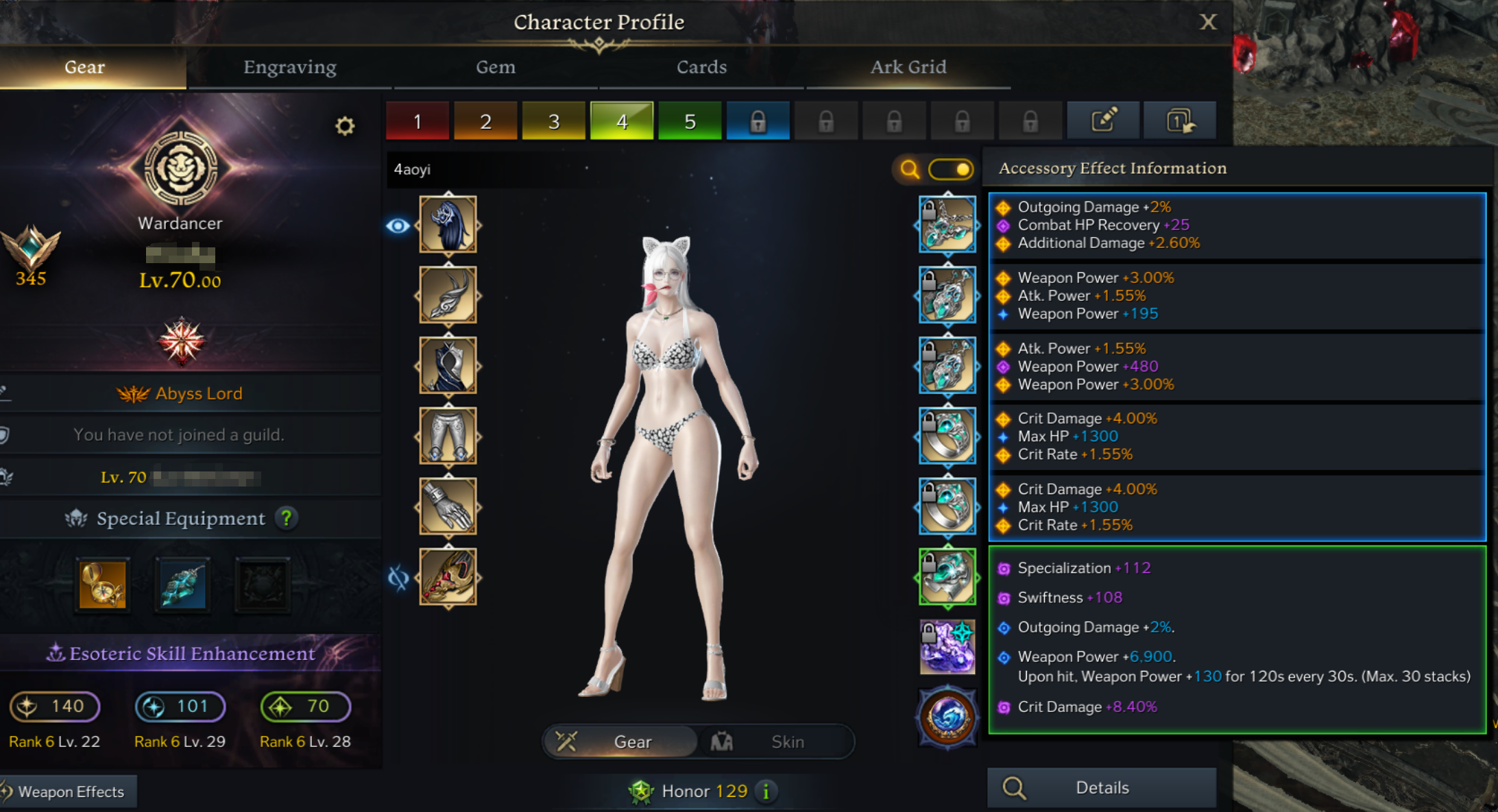Choose gear preset 2
Screen dimensions: 1498x812
[x=485, y=121]
